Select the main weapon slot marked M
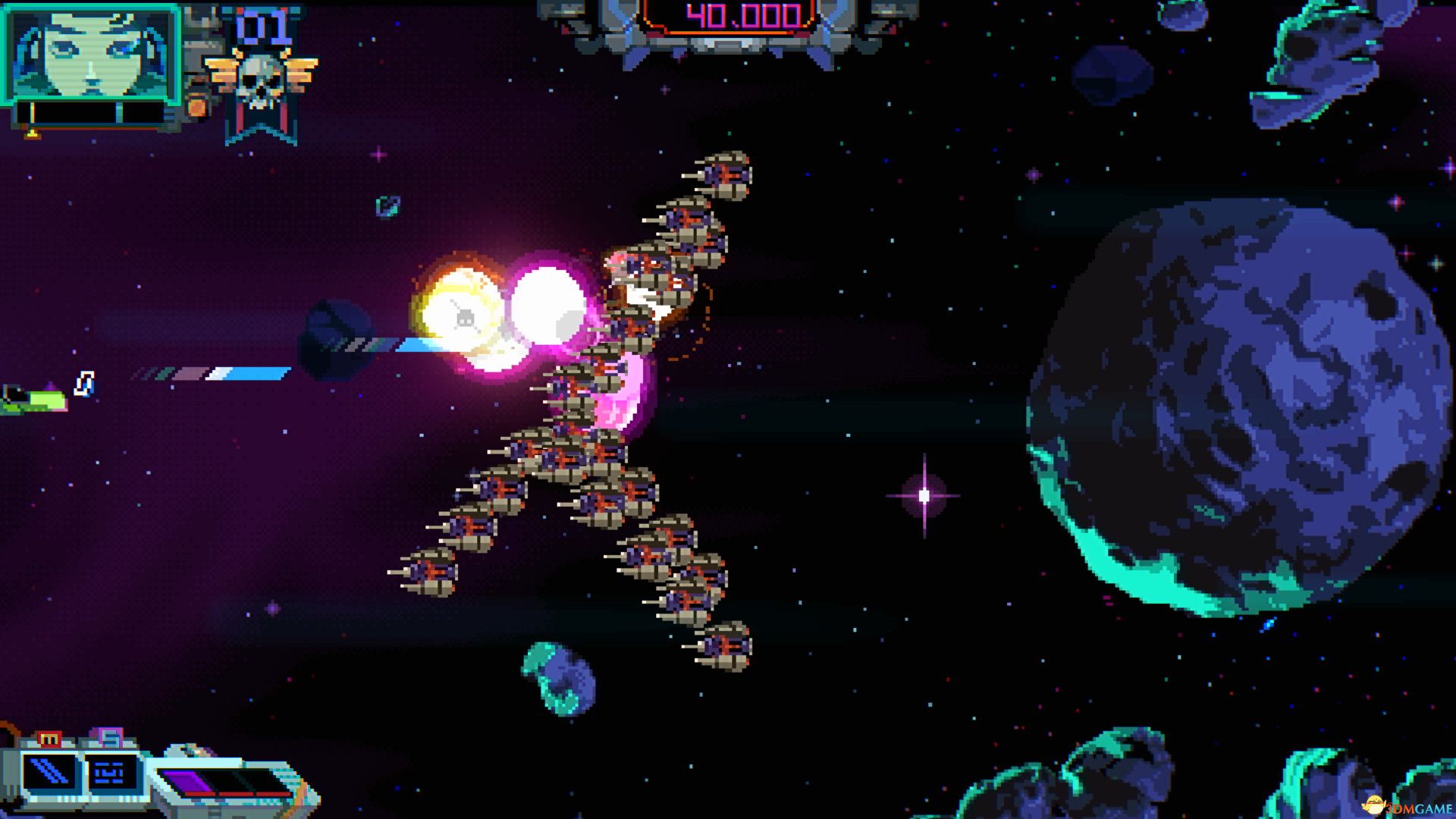1456x819 pixels. click(x=50, y=773)
